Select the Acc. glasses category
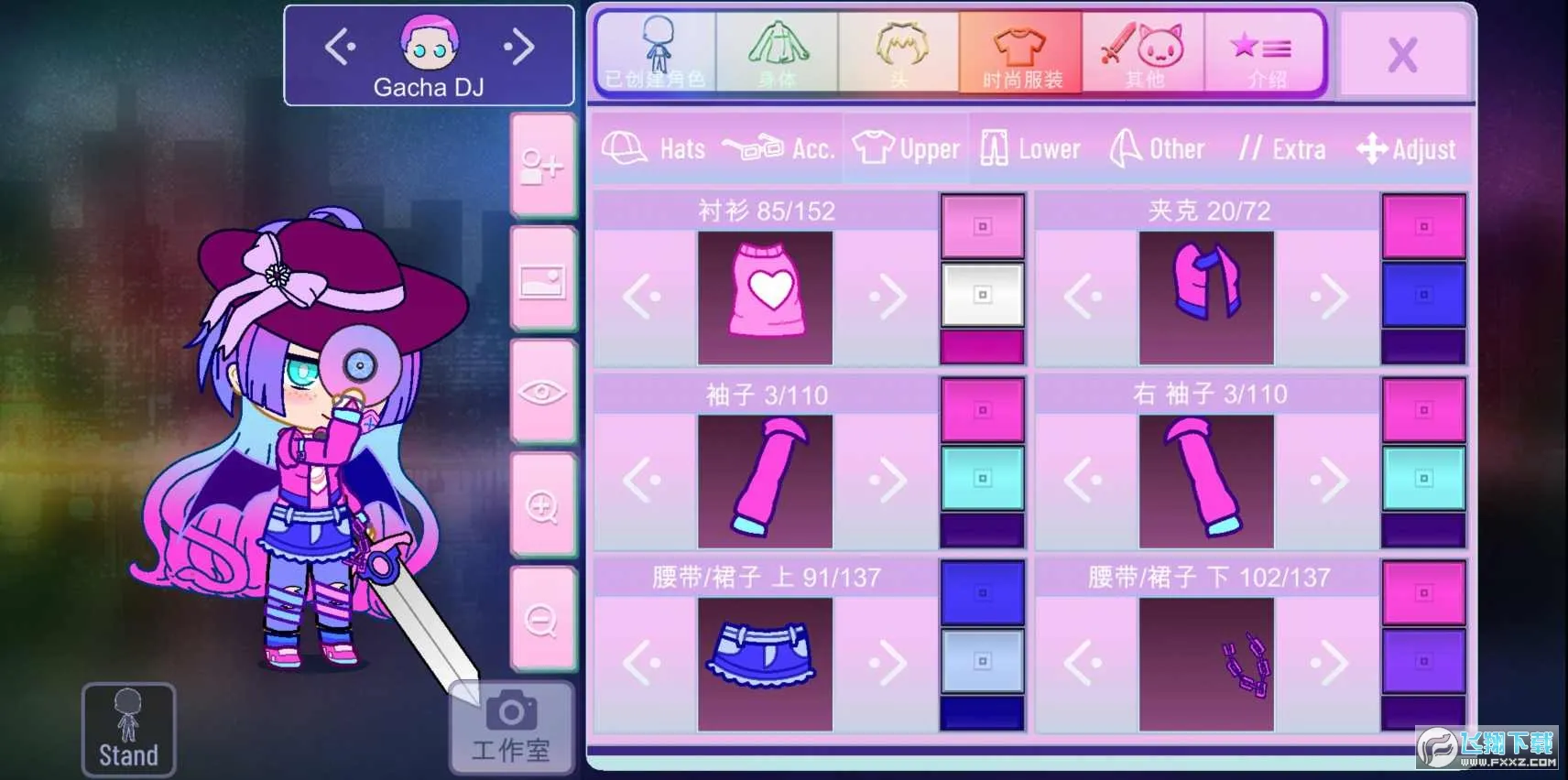 782,147
